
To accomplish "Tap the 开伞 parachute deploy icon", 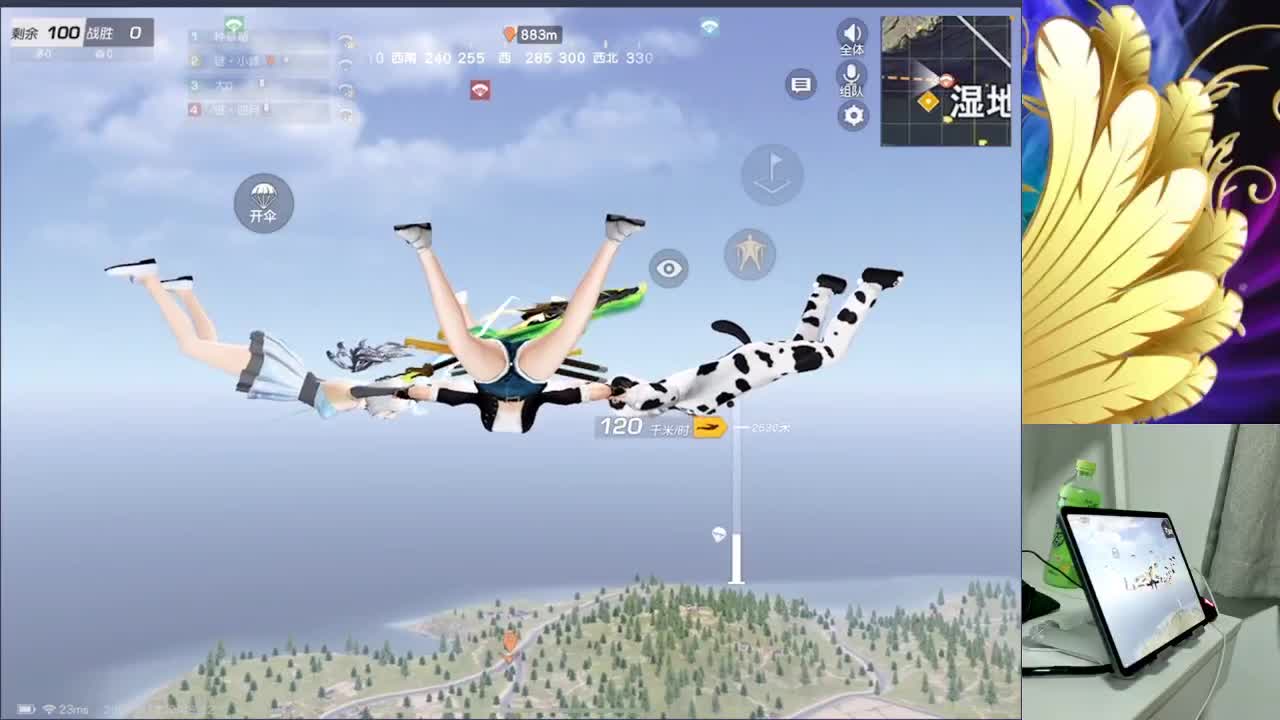I will [263, 203].
